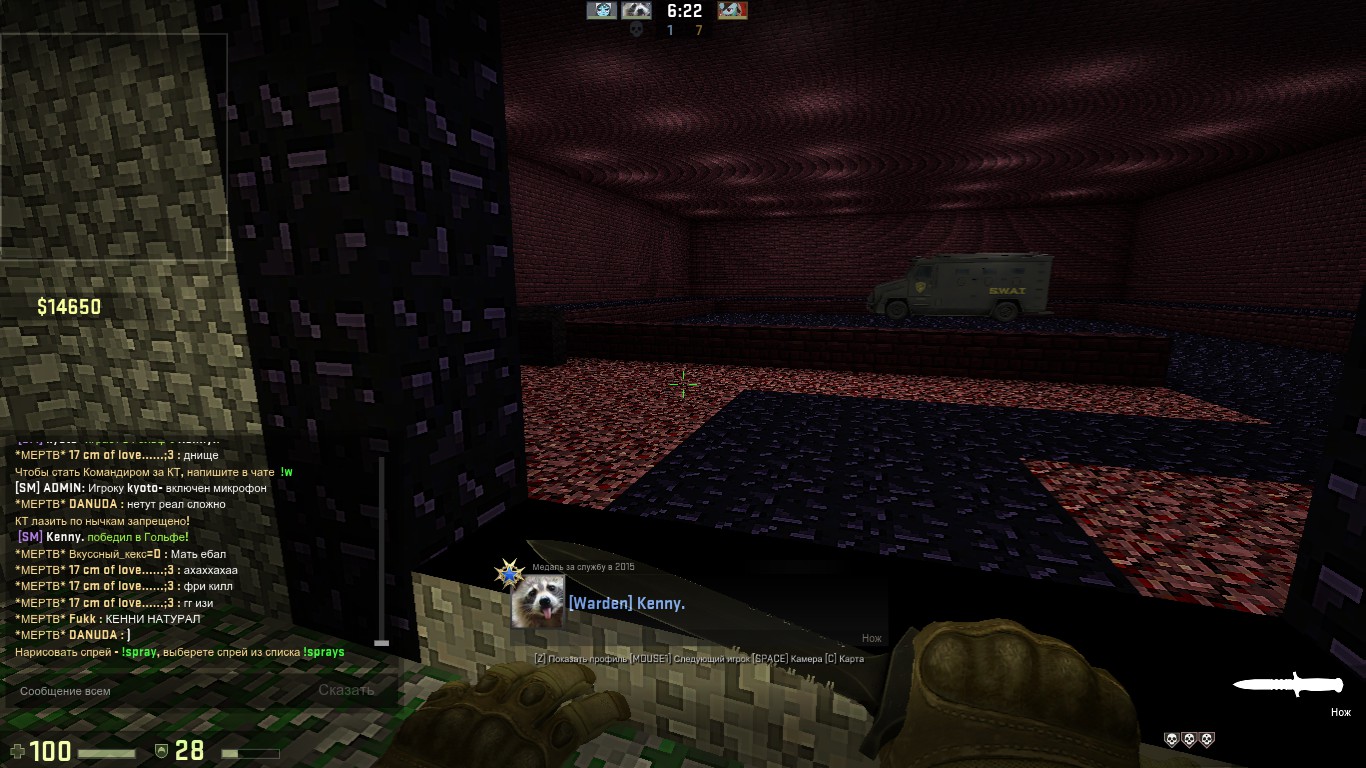Click the 2015 service medal icon
Image resolution: width=1366 pixels, height=768 pixels.
(x=510, y=575)
